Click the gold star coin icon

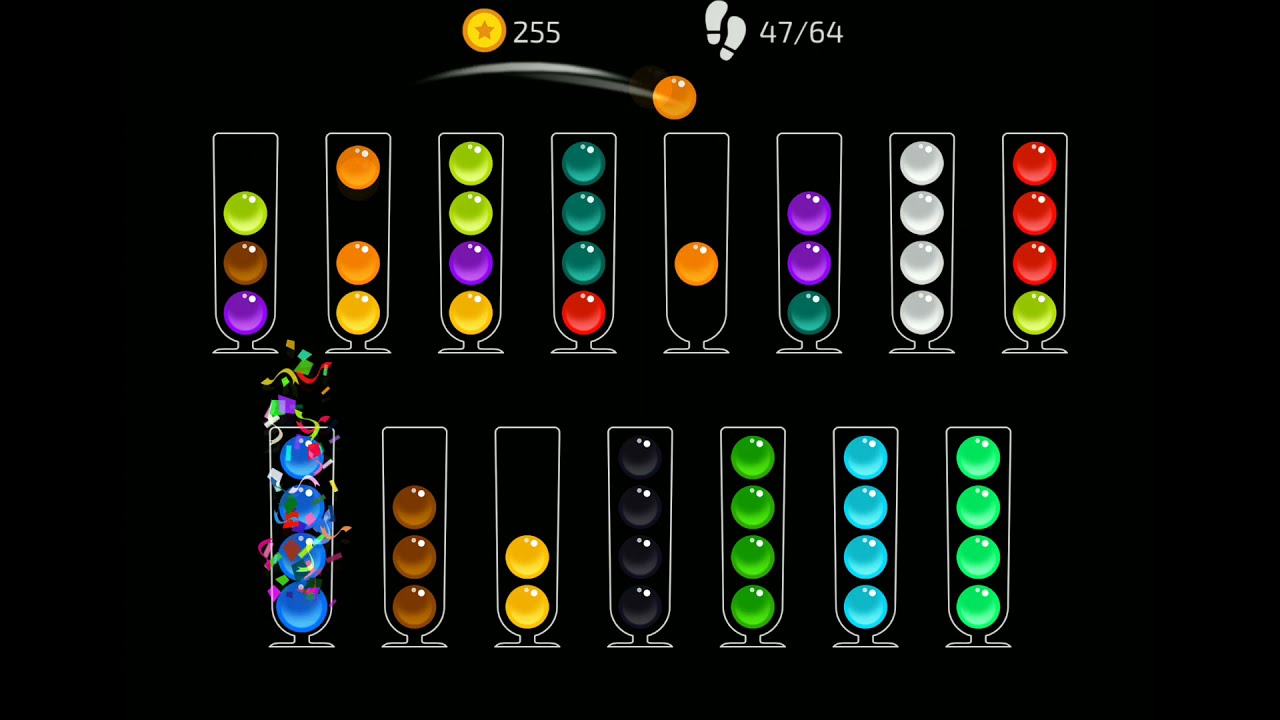484,31
